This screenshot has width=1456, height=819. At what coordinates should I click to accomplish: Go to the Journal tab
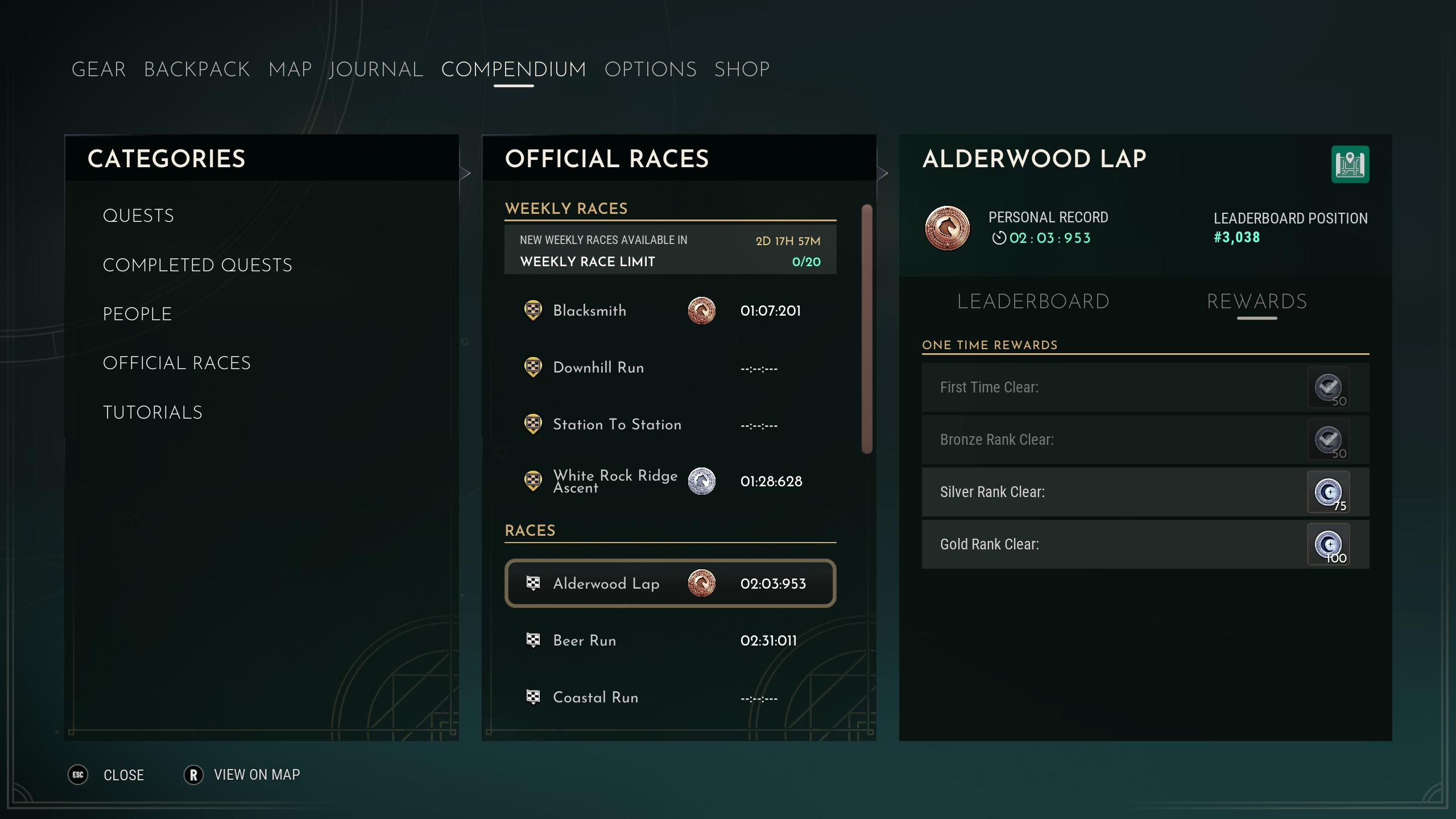point(376,69)
